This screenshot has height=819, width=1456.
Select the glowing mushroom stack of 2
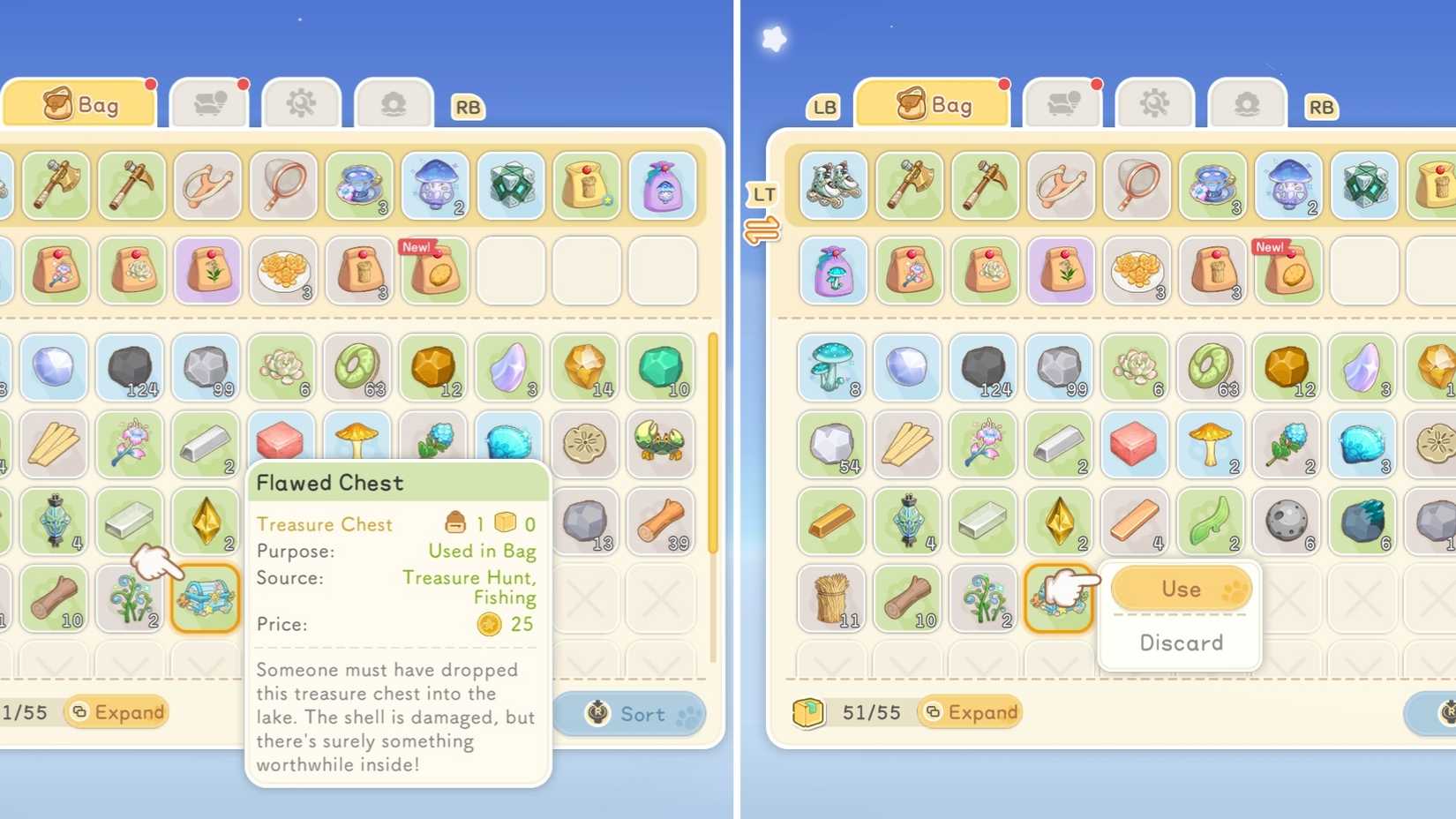pos(433,186)
